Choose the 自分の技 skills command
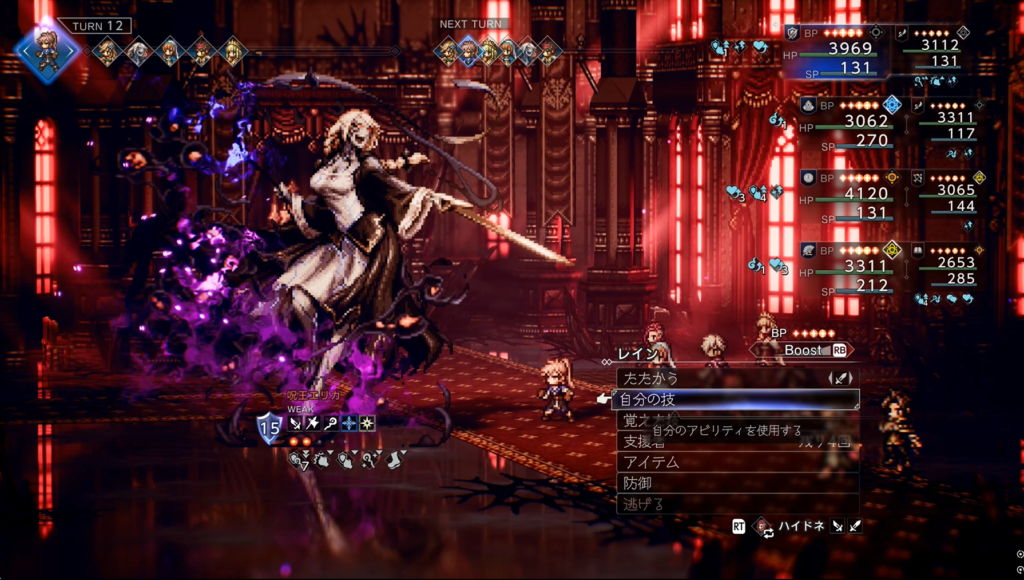Image resolution: width=1024 pixels, height=580 pixels. tap(650, 400)
